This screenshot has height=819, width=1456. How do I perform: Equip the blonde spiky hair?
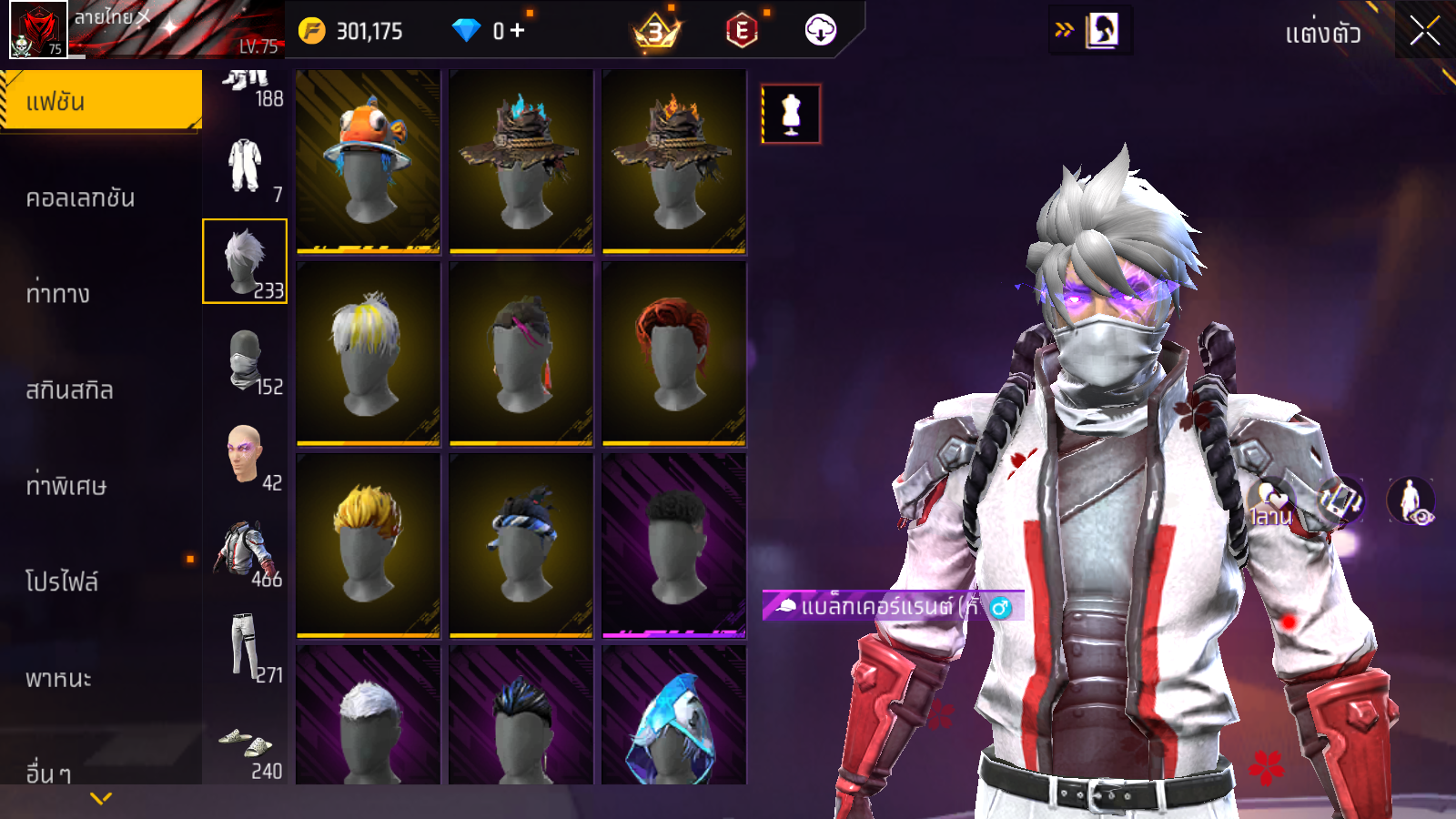(x=369, y=545)
